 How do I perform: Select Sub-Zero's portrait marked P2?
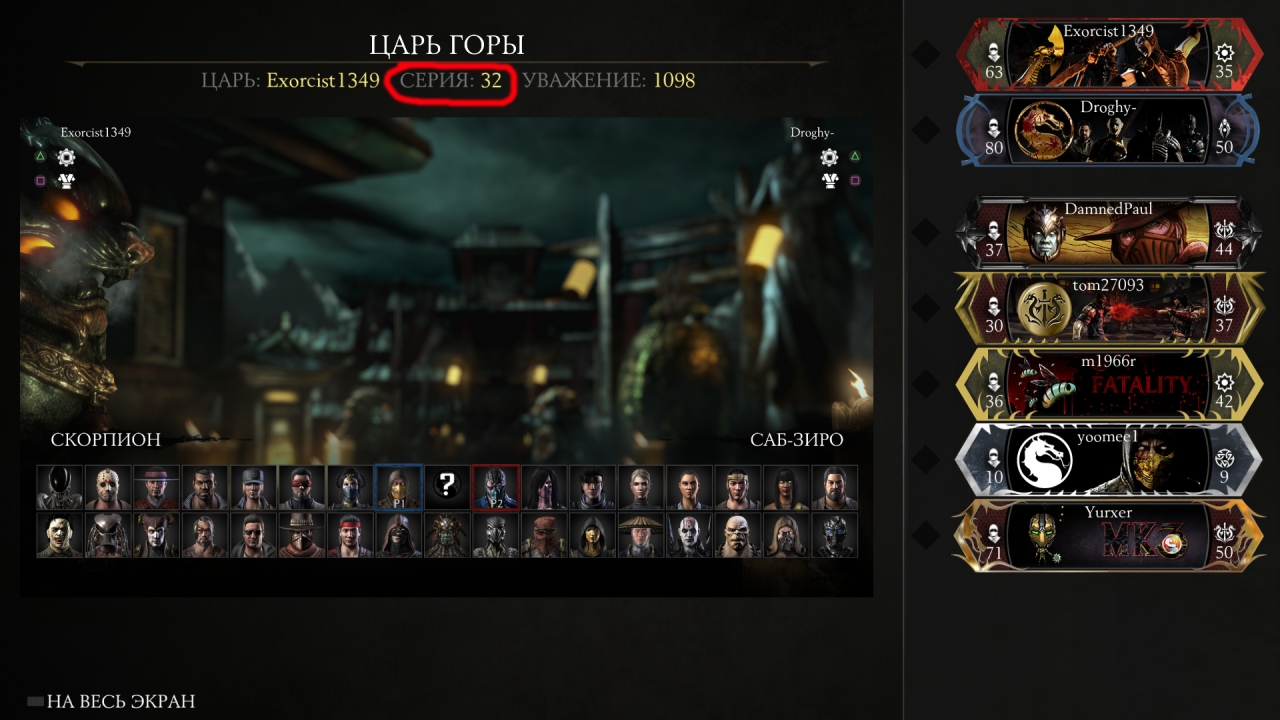[496, 487]
